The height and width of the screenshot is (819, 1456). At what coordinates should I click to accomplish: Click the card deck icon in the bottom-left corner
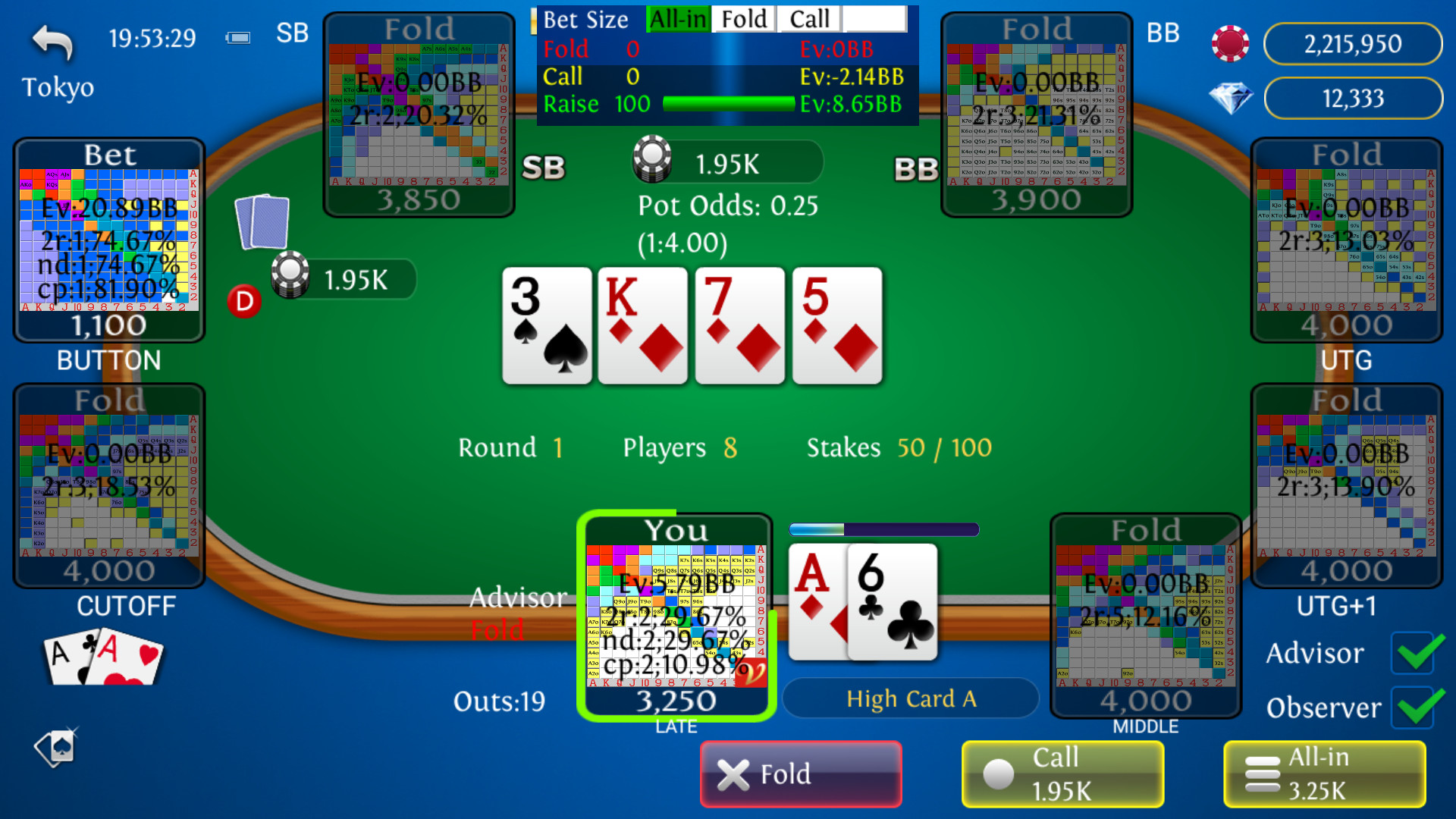tap(56, 748)
